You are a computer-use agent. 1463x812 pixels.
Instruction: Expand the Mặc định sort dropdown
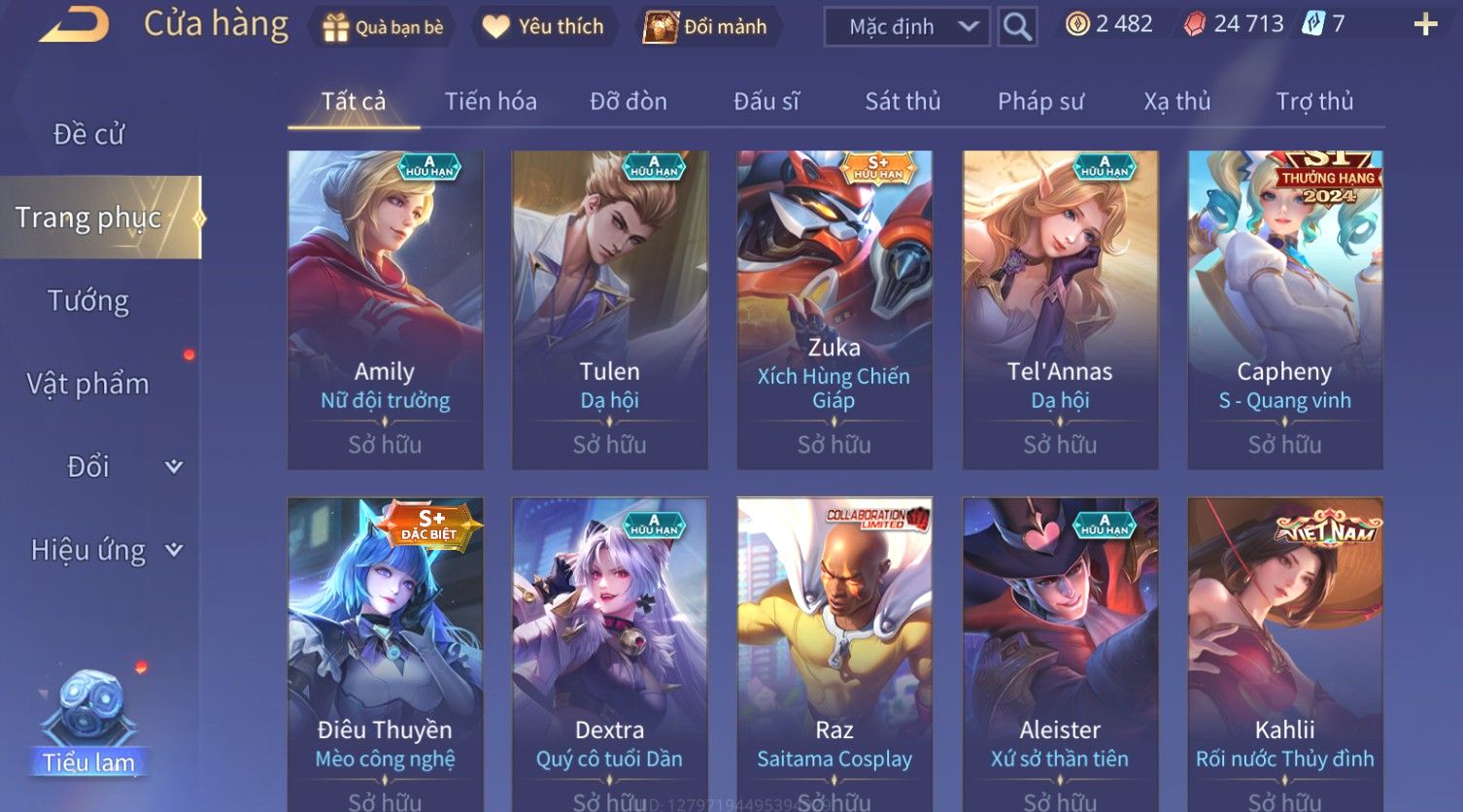click(x=906, y=27)
